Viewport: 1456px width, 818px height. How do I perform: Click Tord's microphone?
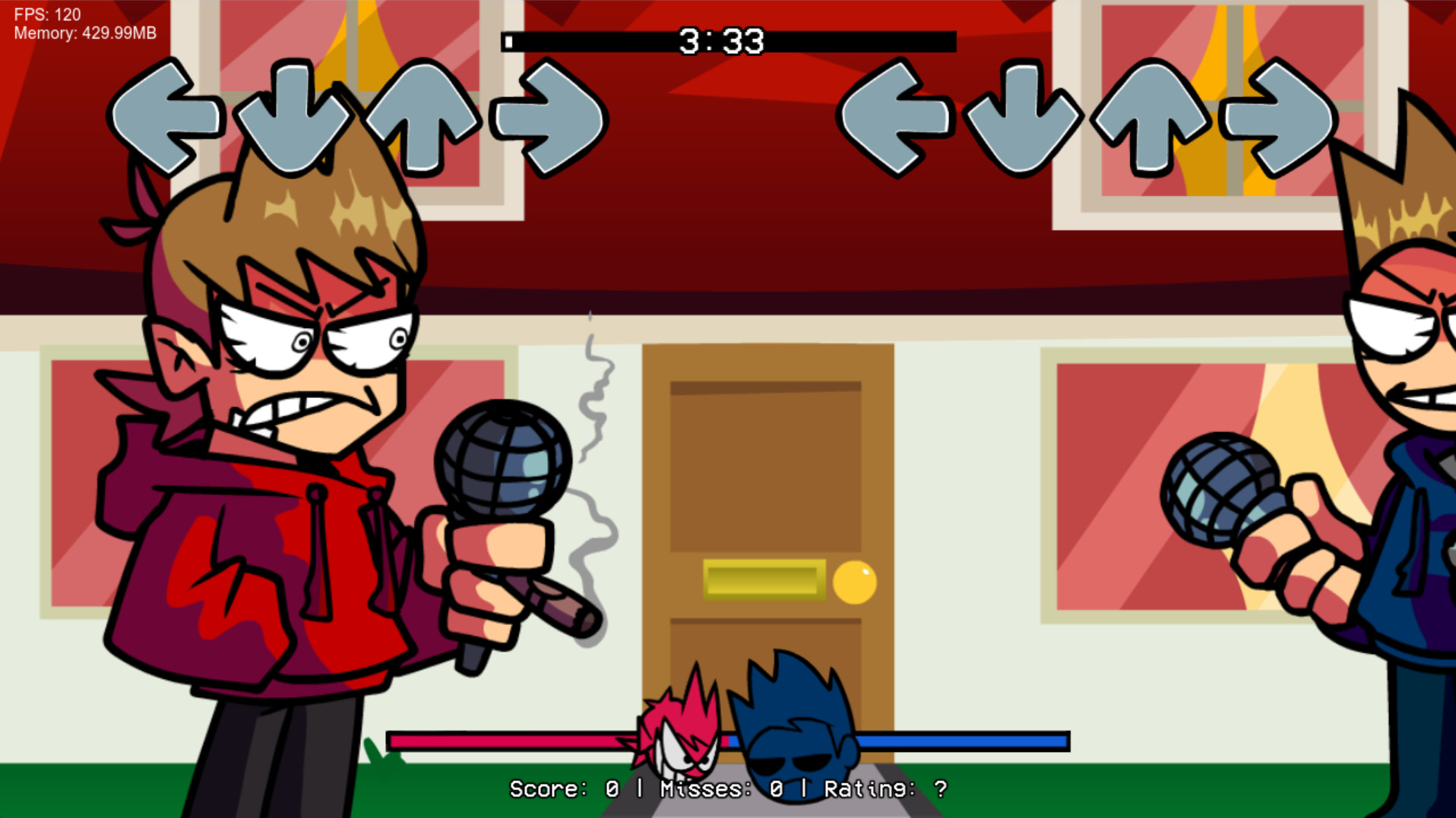[502, 463]
